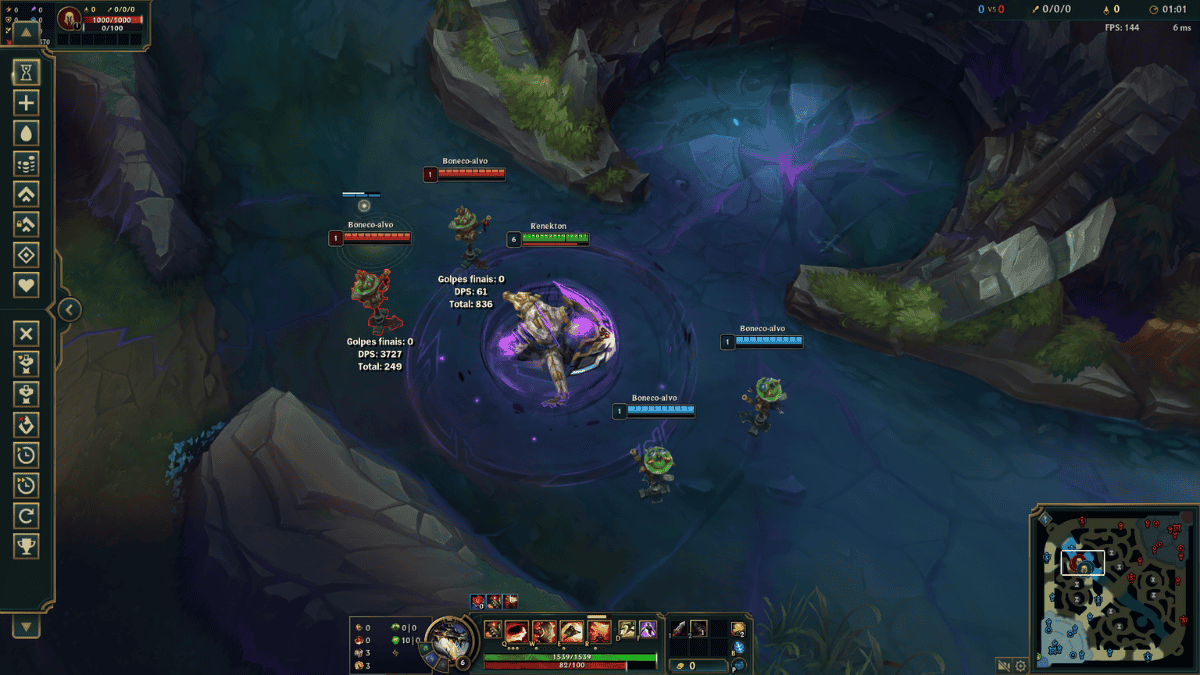This screenshot has width=1200, height=675.
Task: Click the water drop practice tool button
Action: coord(27,133)
